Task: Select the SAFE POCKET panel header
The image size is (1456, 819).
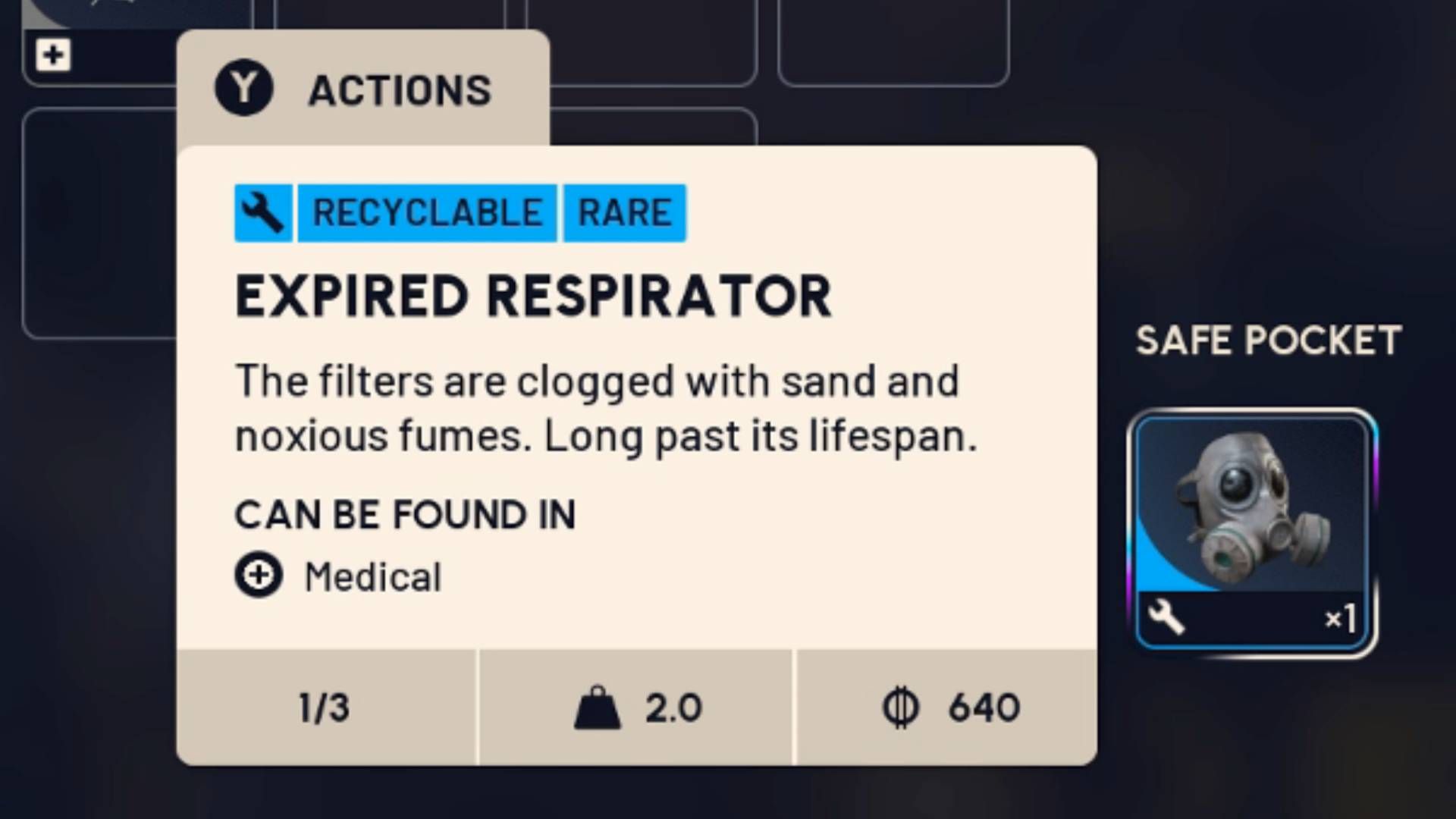Action: click(x=1269, y=340)
